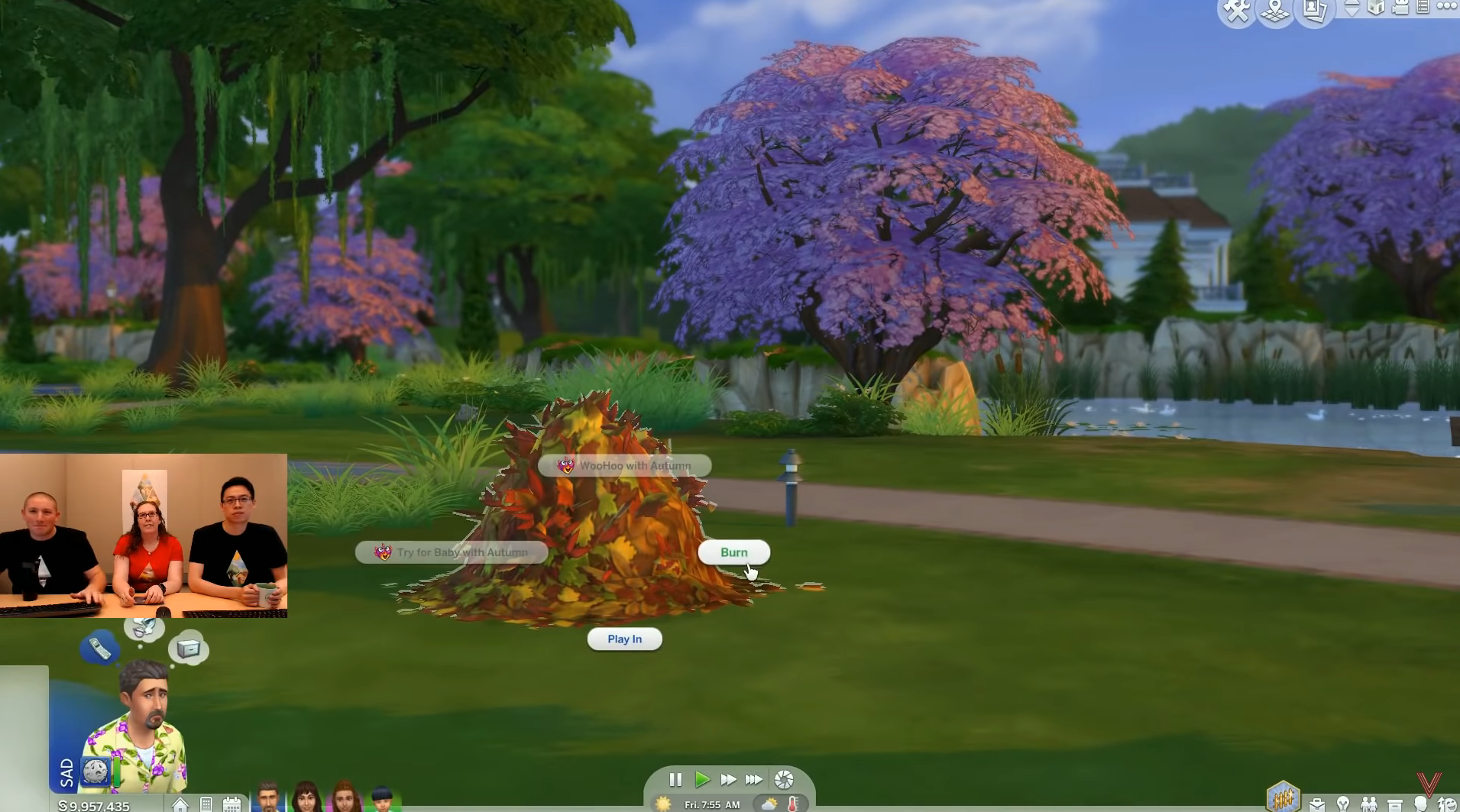
Task: Open Manage Worlds with the map pin icon
Action: (x=1274, y=9)
